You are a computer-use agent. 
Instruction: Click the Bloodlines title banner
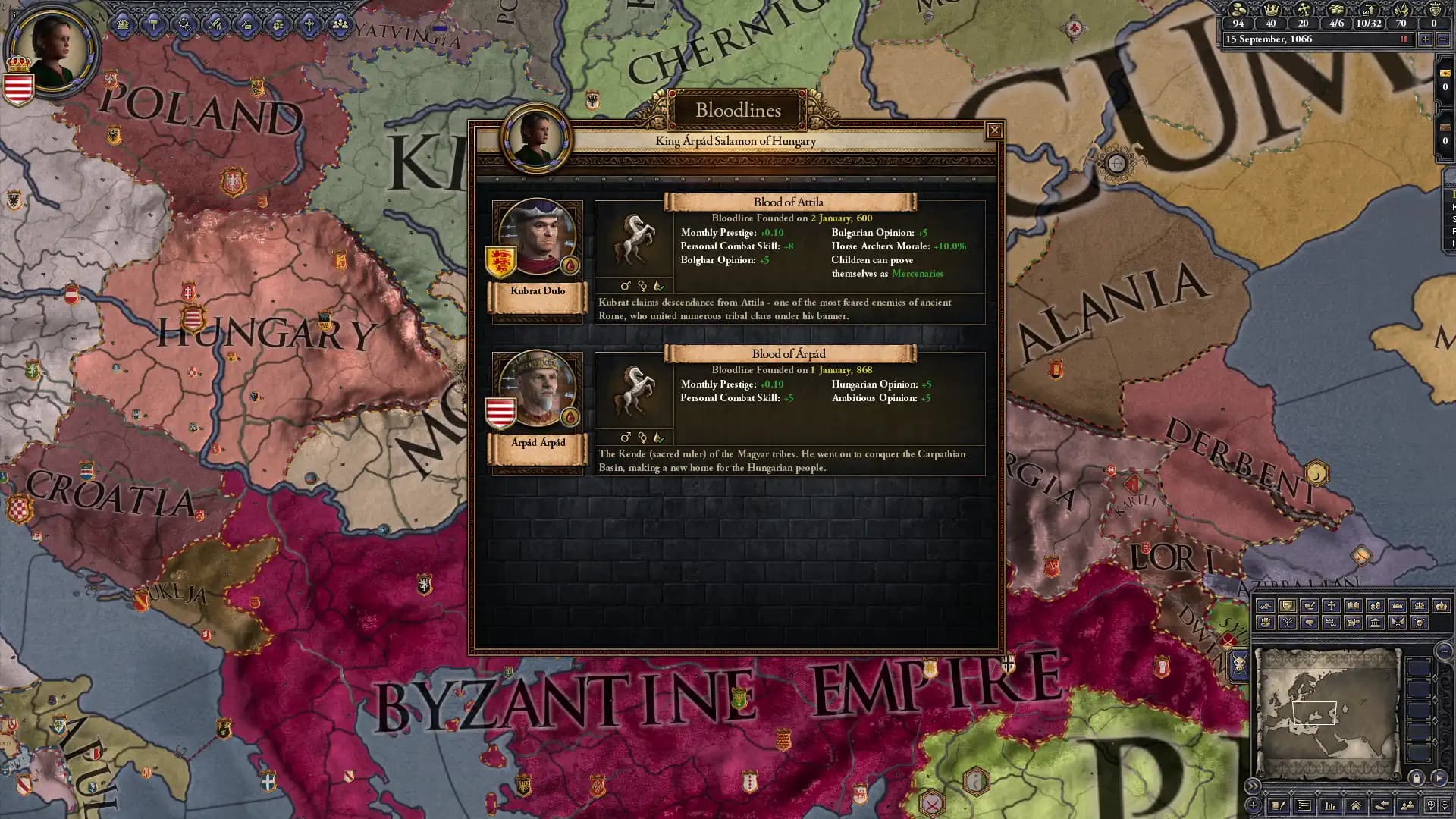[738, 111]
